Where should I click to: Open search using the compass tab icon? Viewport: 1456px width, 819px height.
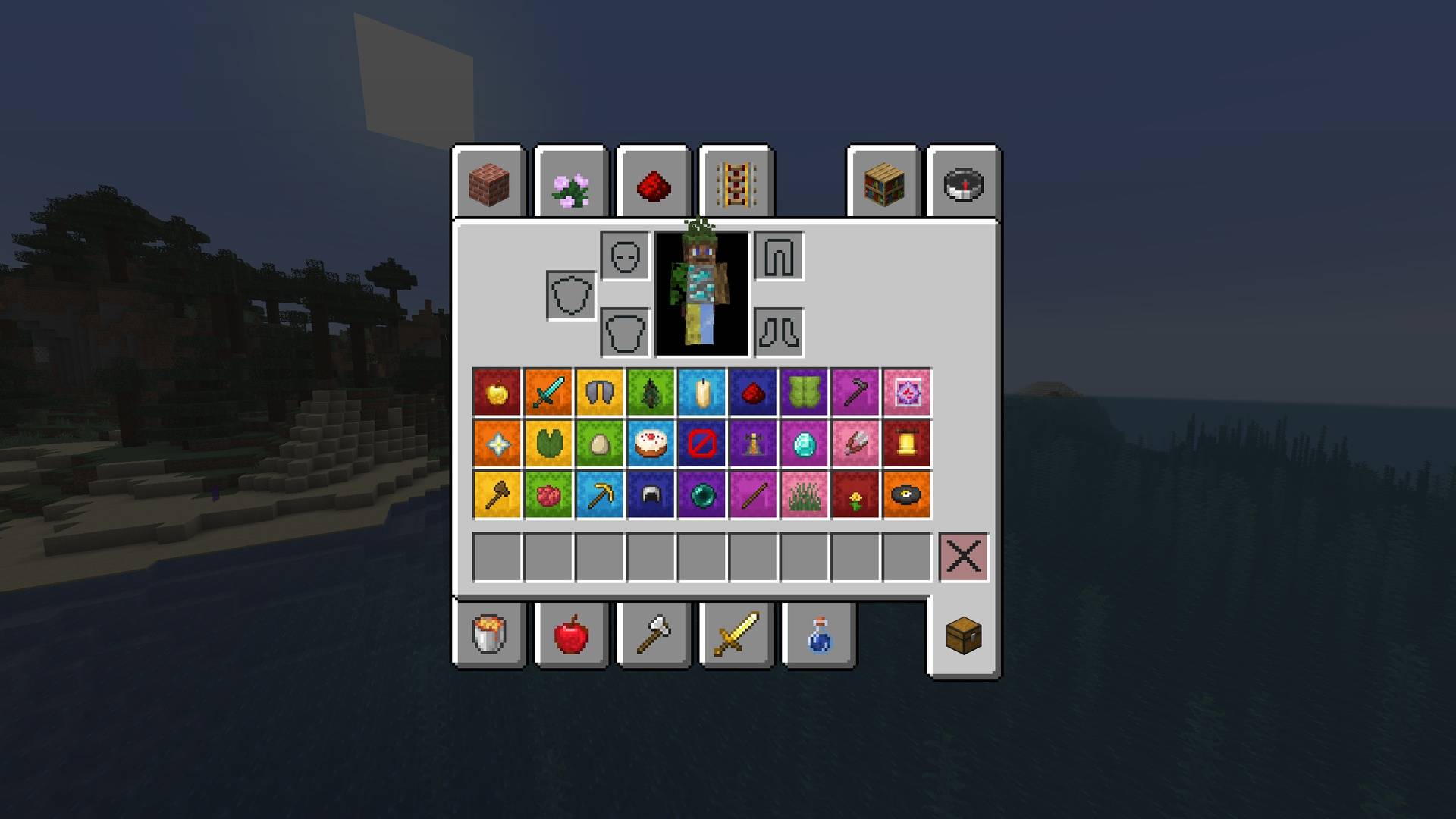click(x=962, y=182)
